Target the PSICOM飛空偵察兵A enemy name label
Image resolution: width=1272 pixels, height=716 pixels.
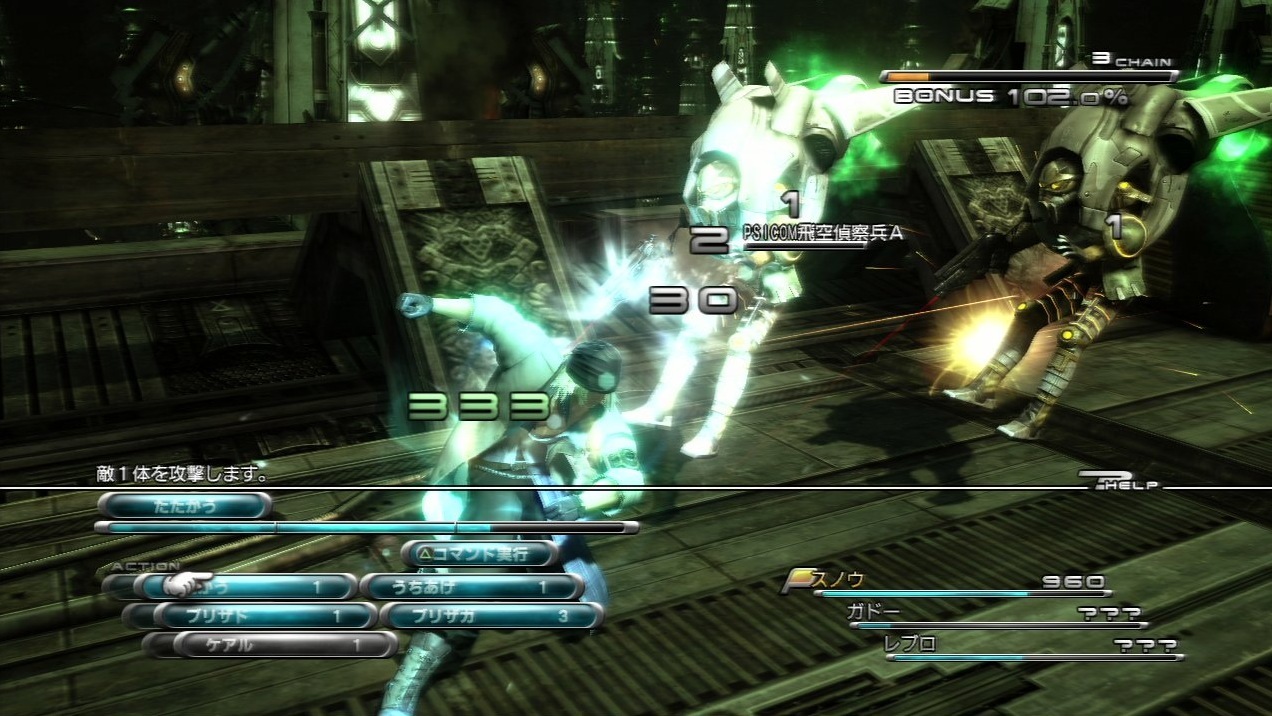pos(822,232)
